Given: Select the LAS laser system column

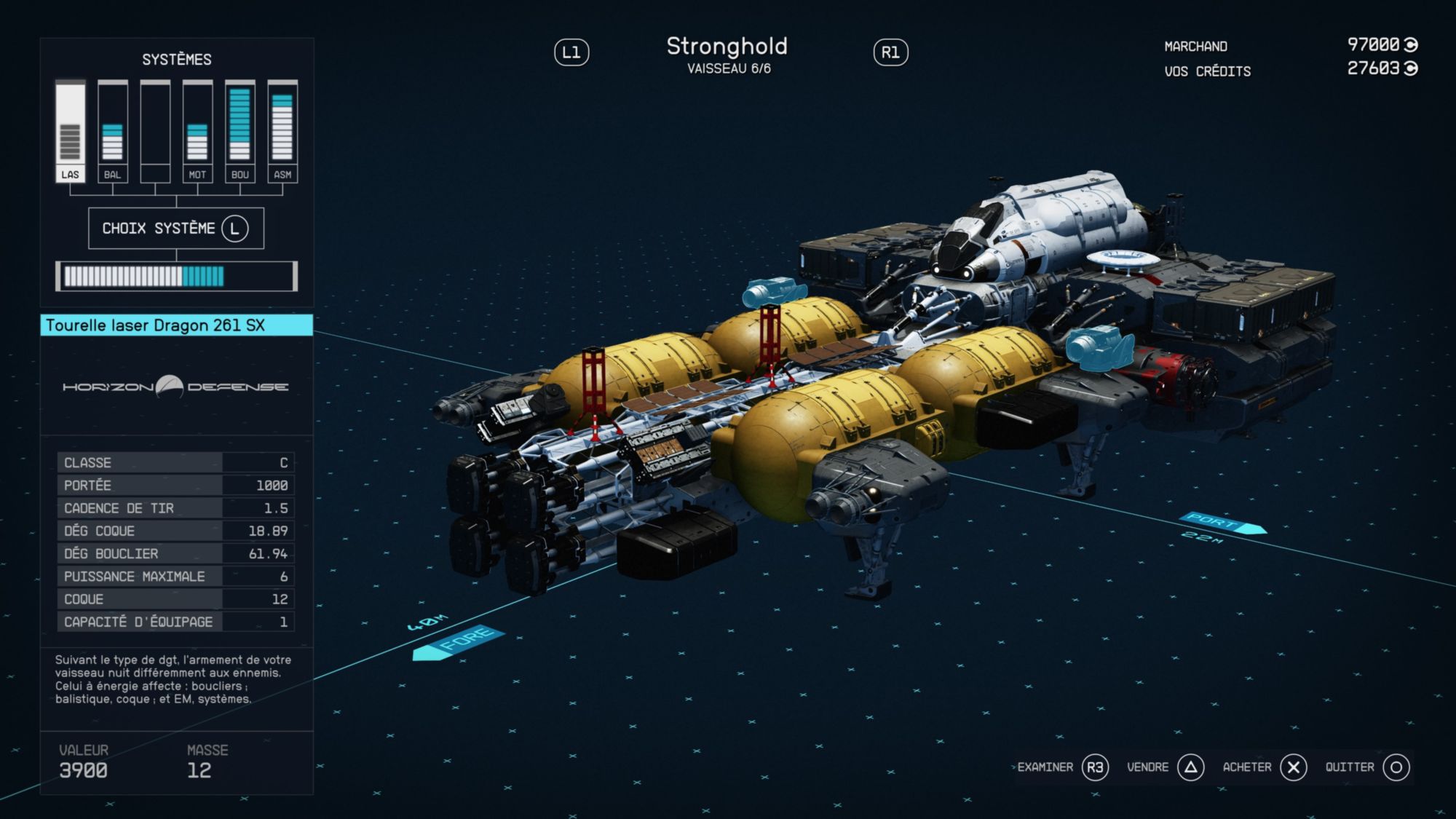Looking at the screenshot, I should (x=70, y=131).
